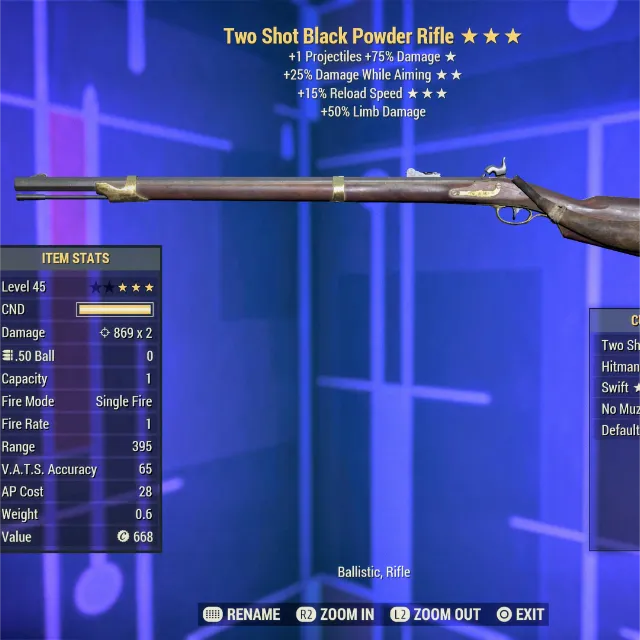This screenshot has width=640, height=640.
Task: Select Zoom In on the bottom bar
Action: pyautogui.click(x=335, y=614)
